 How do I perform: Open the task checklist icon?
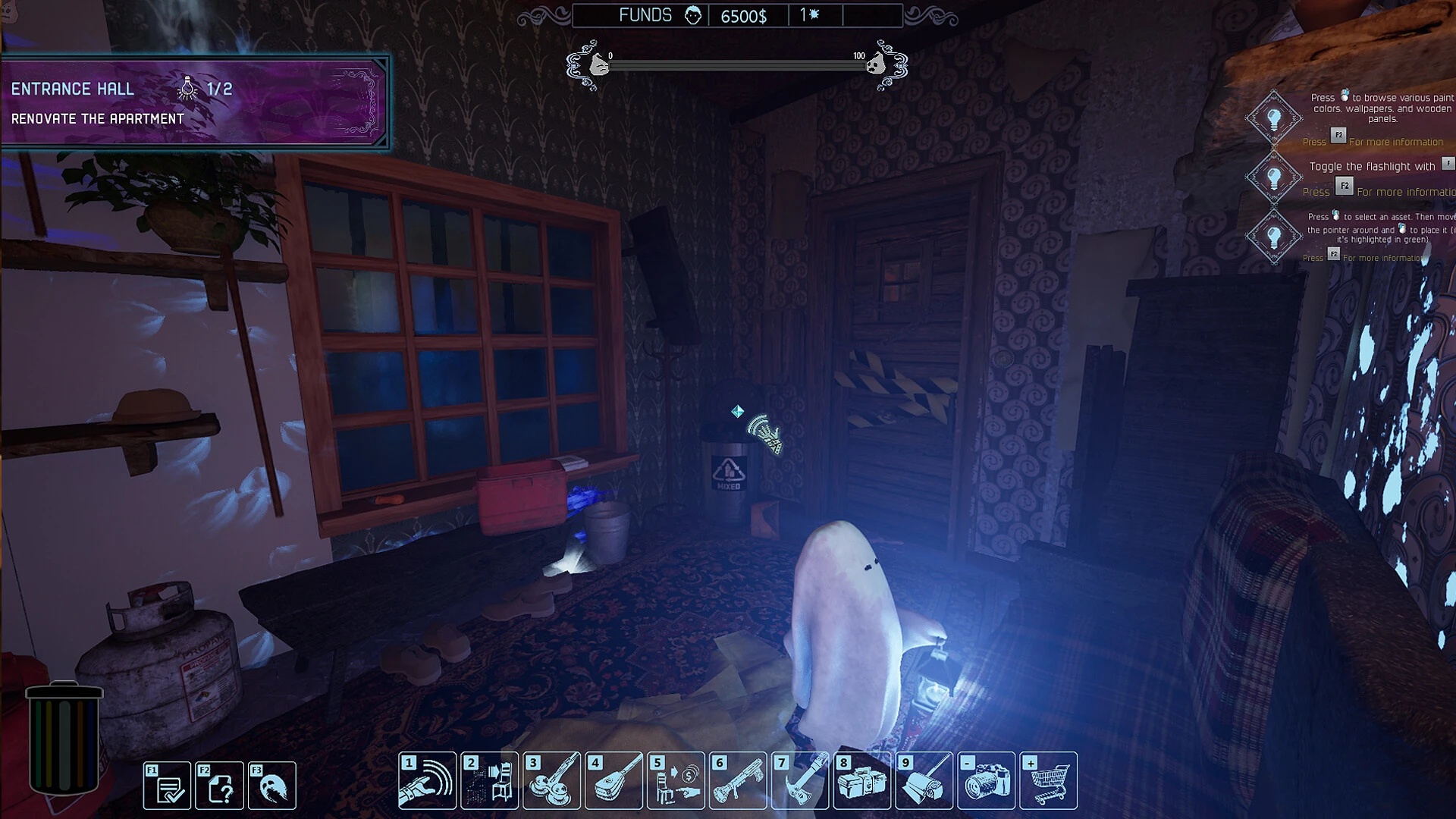click(168, 786)
